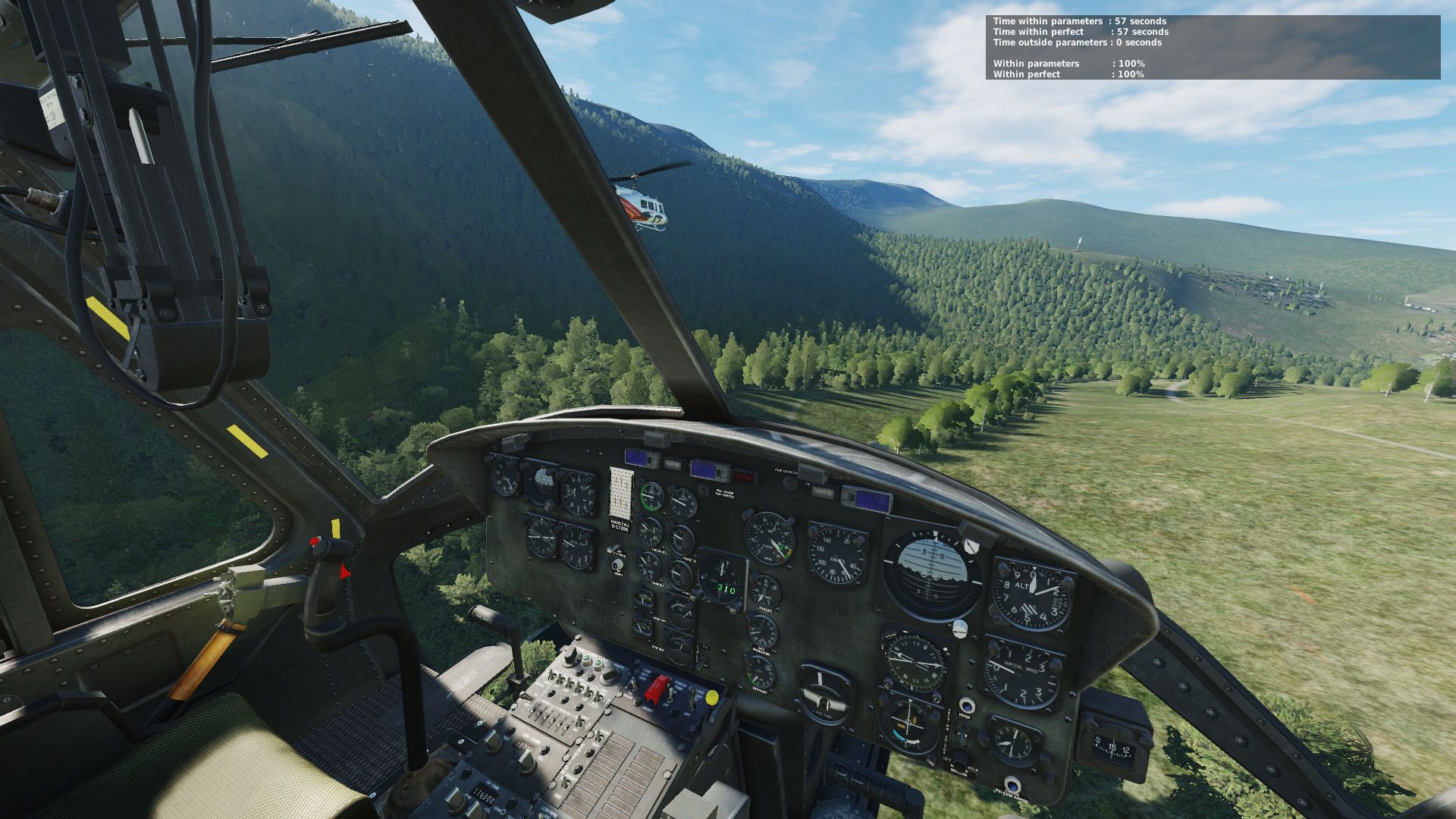Turn the Beacon volume knob
Viewport: 1456px width, 819px height.
961,757
